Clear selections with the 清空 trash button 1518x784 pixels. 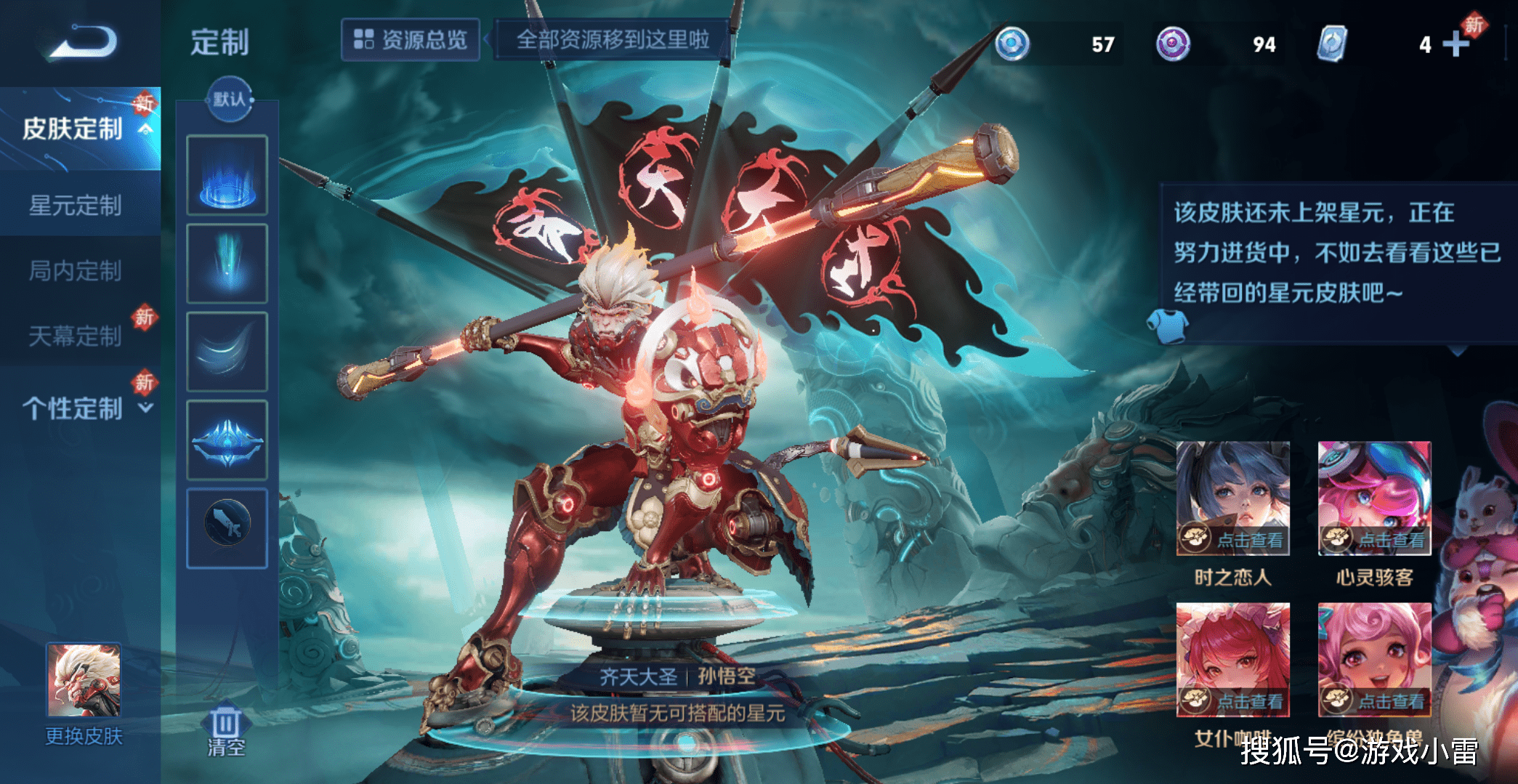[x=226, y=732]
